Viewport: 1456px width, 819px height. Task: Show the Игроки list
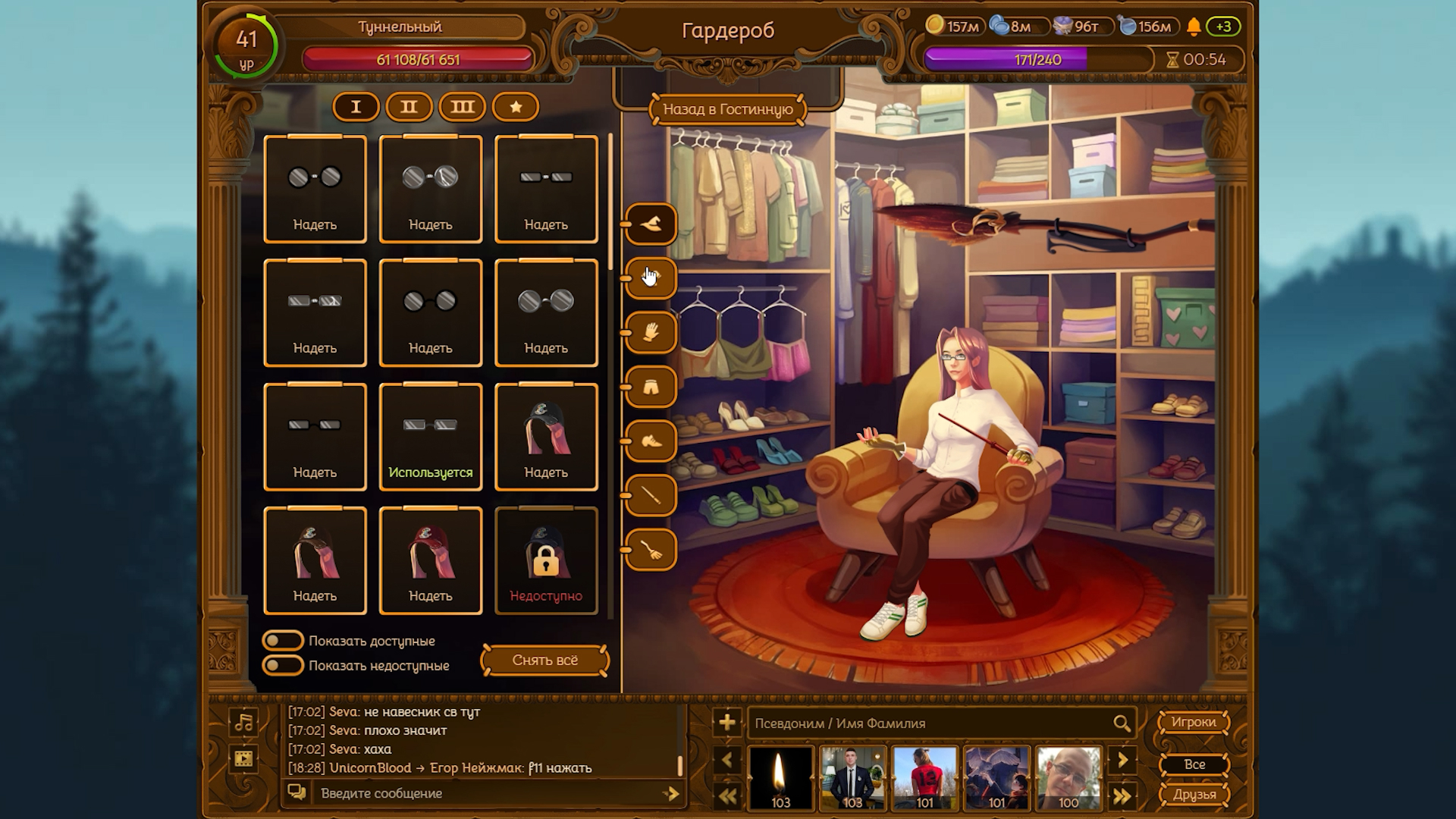pyautogui.click(x=1193, y=722)
